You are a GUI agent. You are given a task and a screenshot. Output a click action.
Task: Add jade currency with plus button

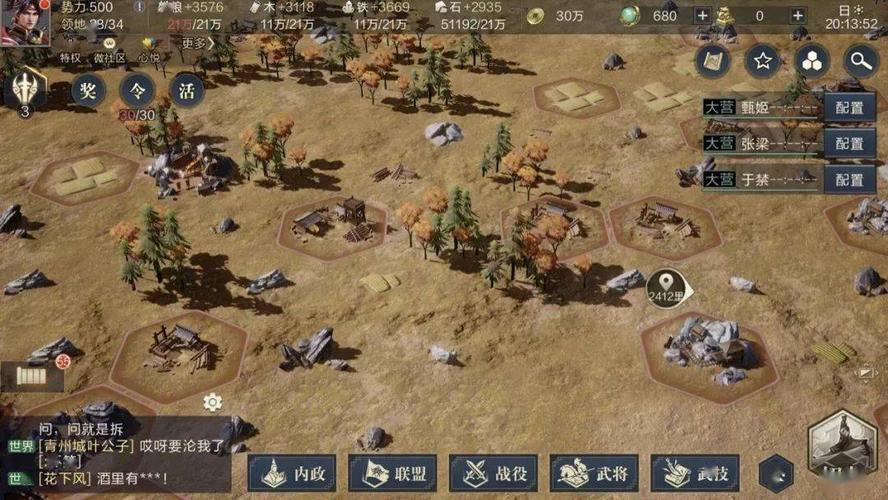click(x=702, y=16)
